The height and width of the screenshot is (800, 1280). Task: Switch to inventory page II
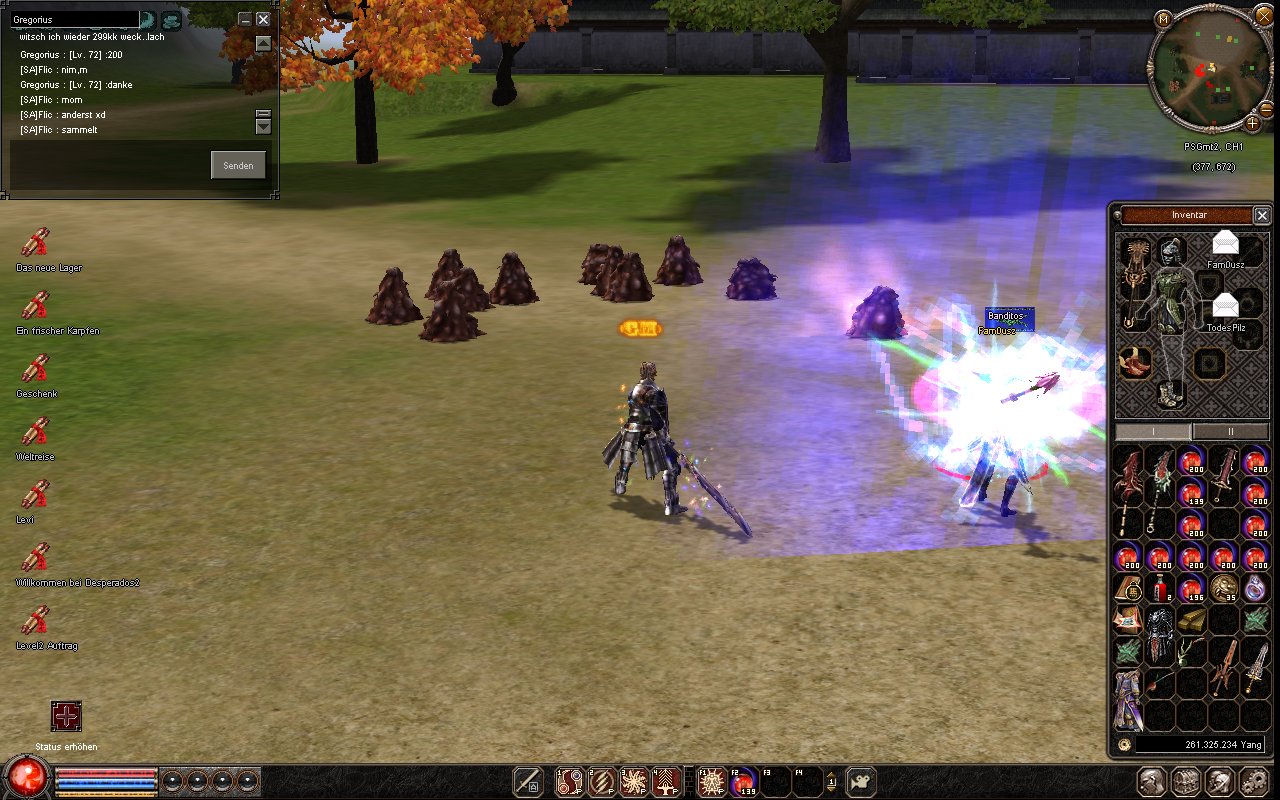click(x=1230, y=431)
